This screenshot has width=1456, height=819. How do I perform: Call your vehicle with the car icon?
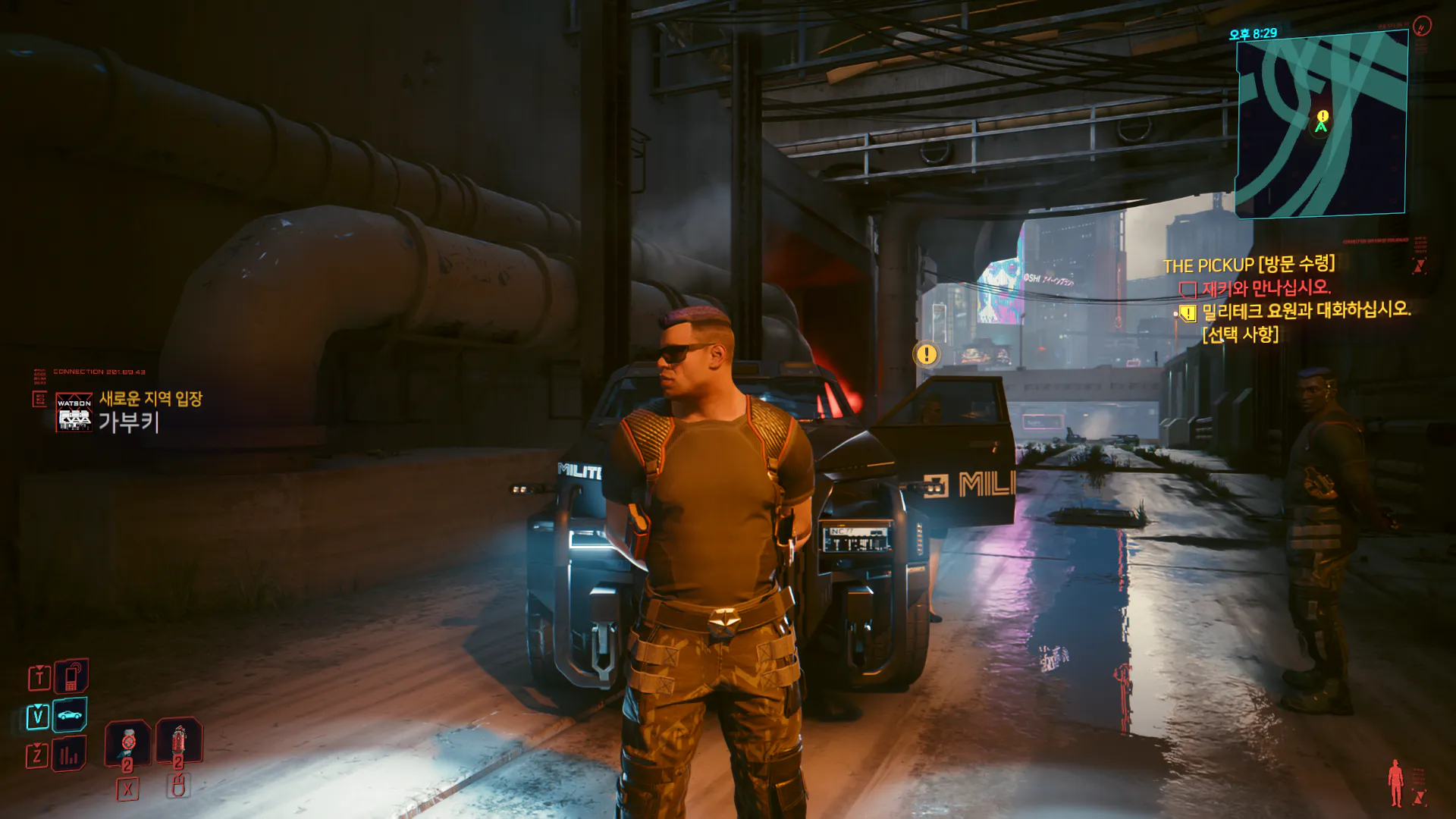click(70, 715)
